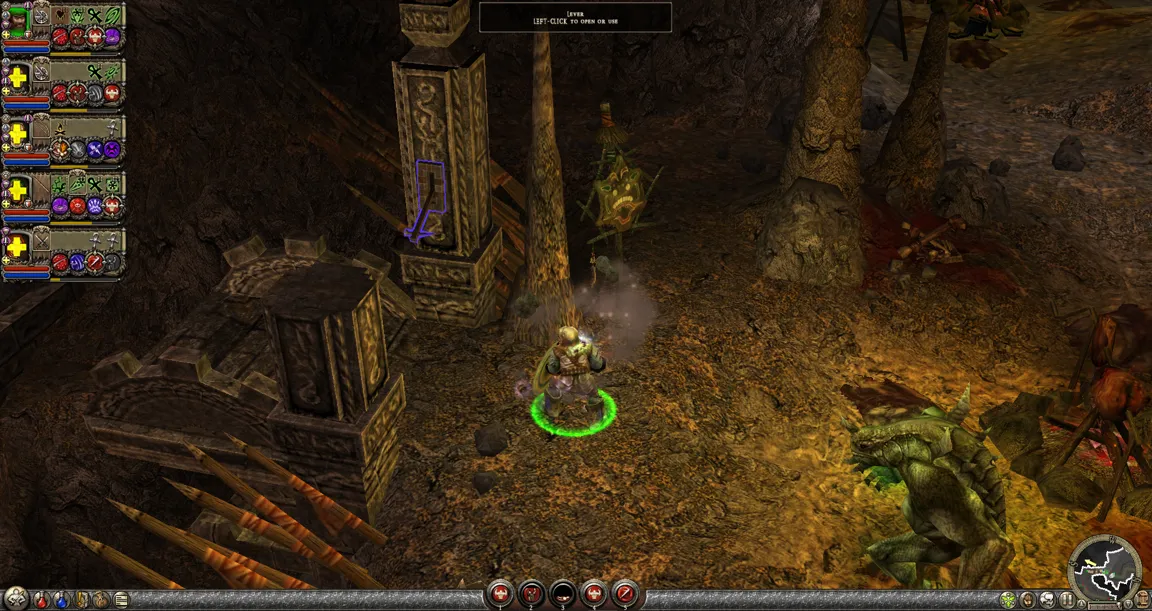Toggle the green party mode button
Image resolution: width=1152 pixels, height=611 pixels.
click(1008, 600)
